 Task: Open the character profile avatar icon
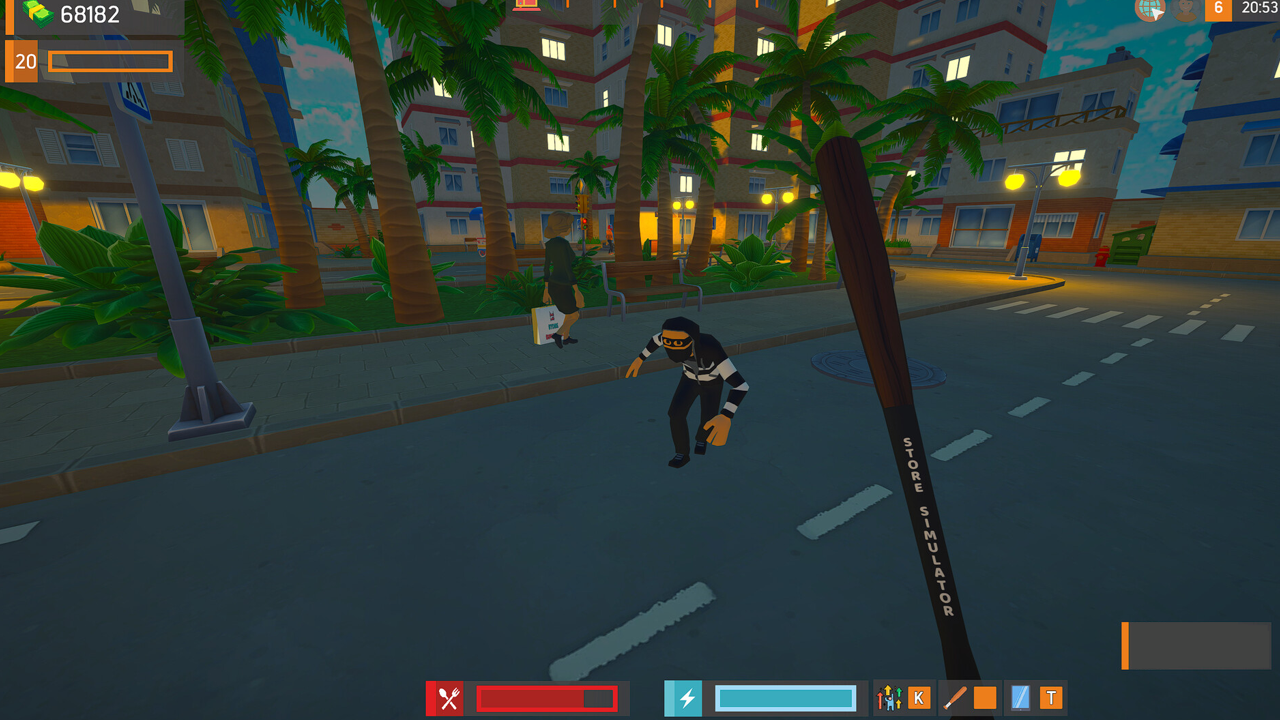[1183, 11]
